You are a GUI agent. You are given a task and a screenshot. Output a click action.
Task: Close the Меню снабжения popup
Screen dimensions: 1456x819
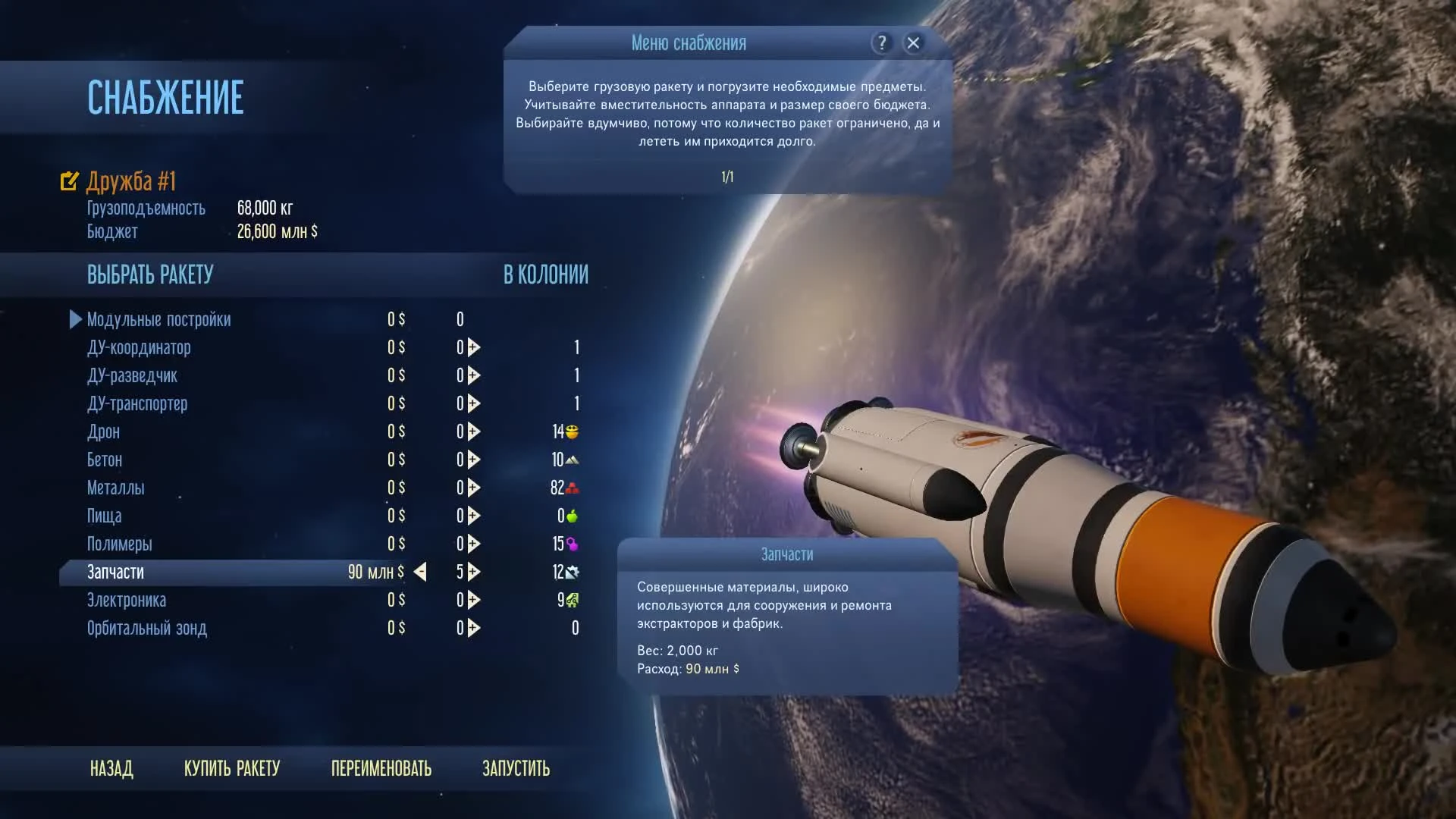914,43
